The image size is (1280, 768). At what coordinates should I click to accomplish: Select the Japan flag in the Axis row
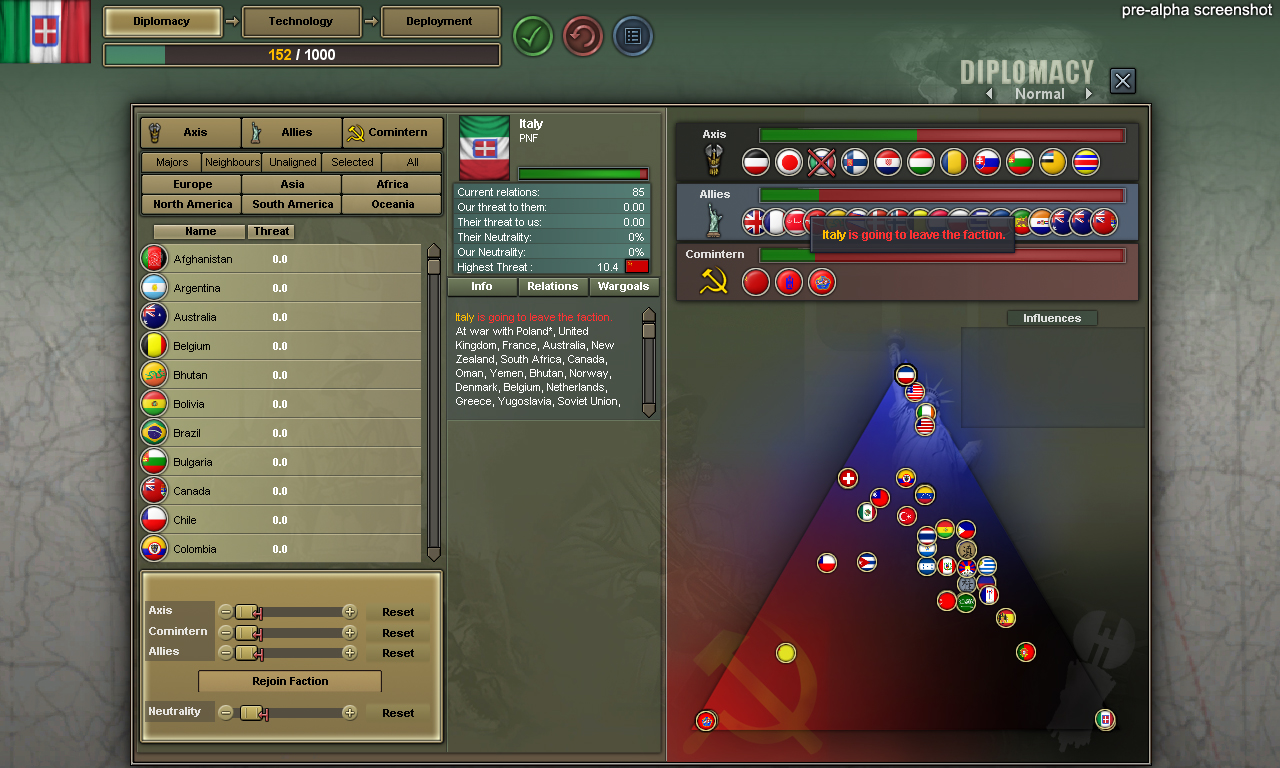tap(788, 161)
